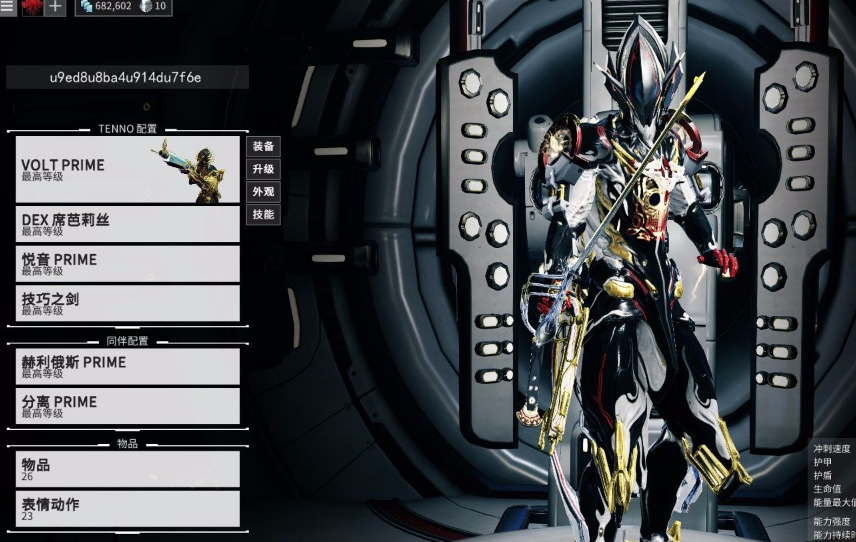Click the plus button beside the avatar

pos(55,7)
